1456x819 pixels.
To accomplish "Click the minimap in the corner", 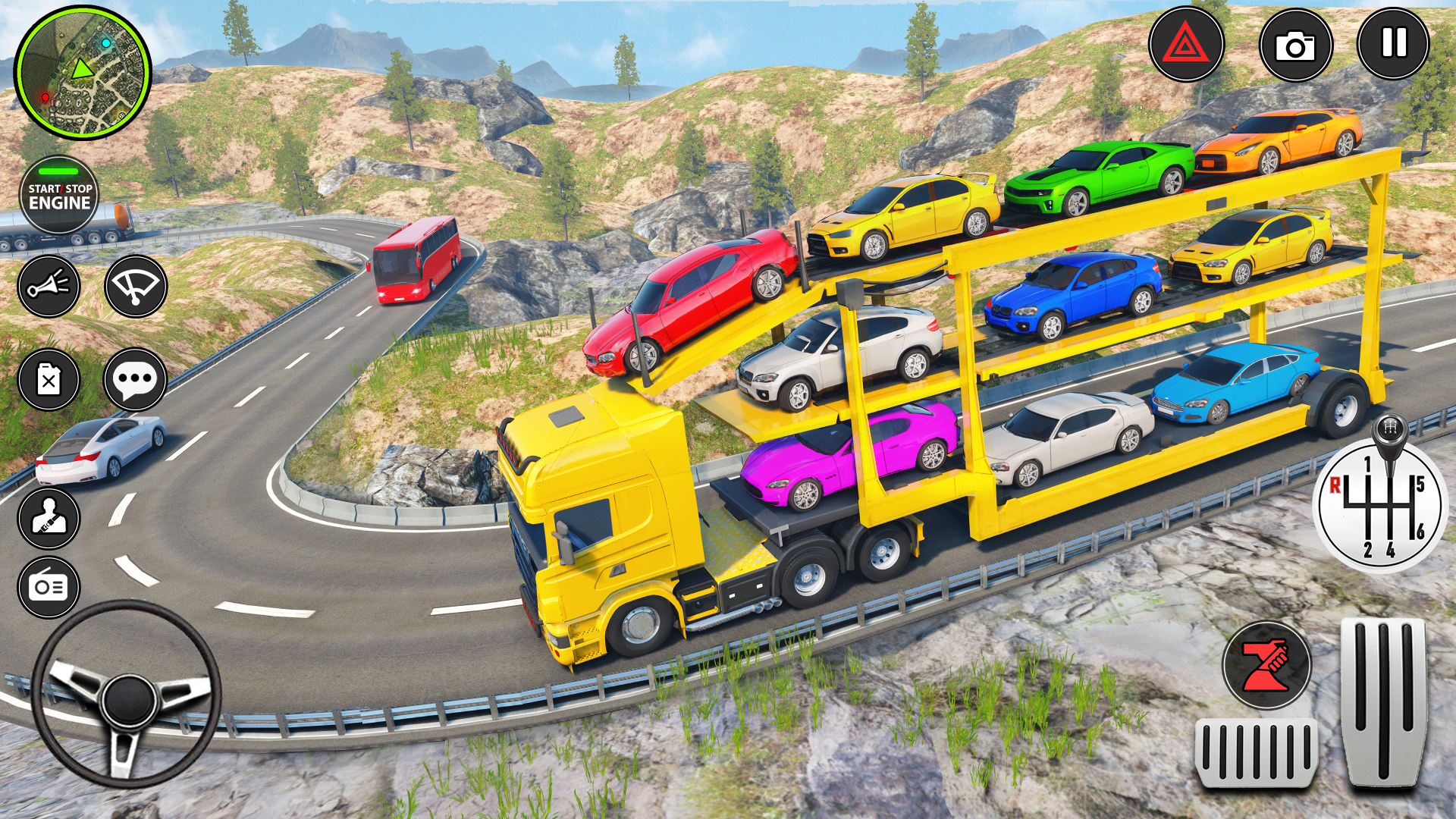I will pos(82,72).
